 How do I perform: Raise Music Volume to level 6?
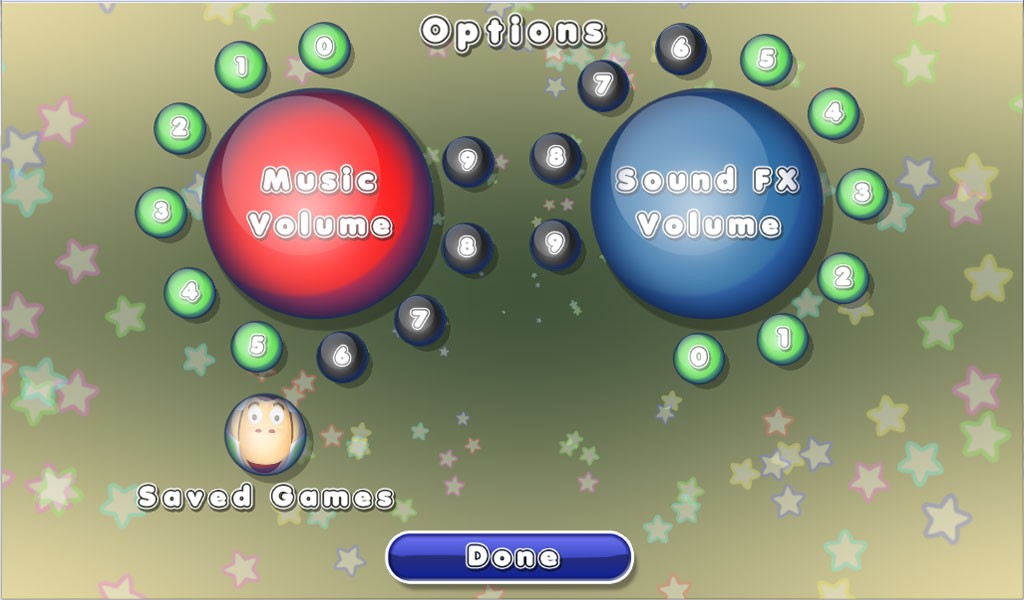342,355
